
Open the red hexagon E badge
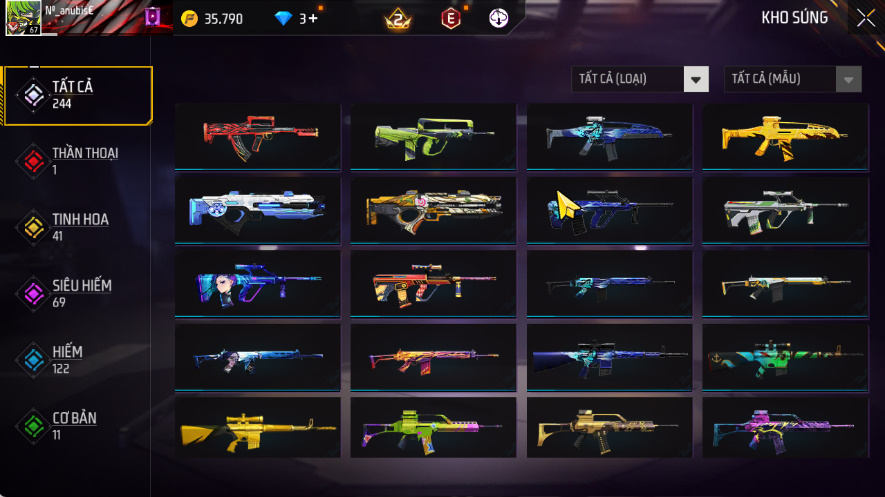[x=451, y=18]
